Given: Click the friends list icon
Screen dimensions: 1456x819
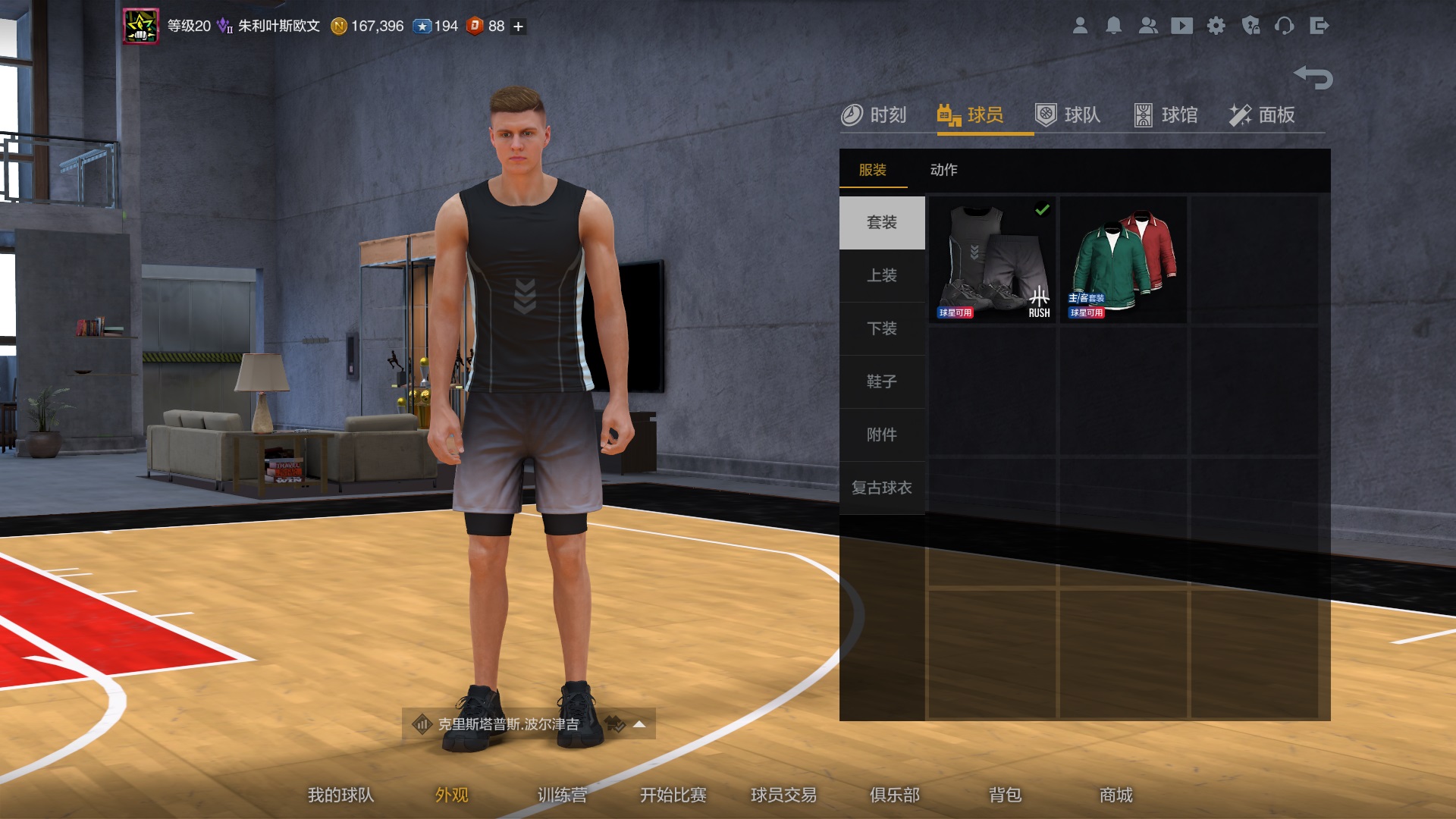Looking at the screenshot, I should click(x=1147, y=26).
